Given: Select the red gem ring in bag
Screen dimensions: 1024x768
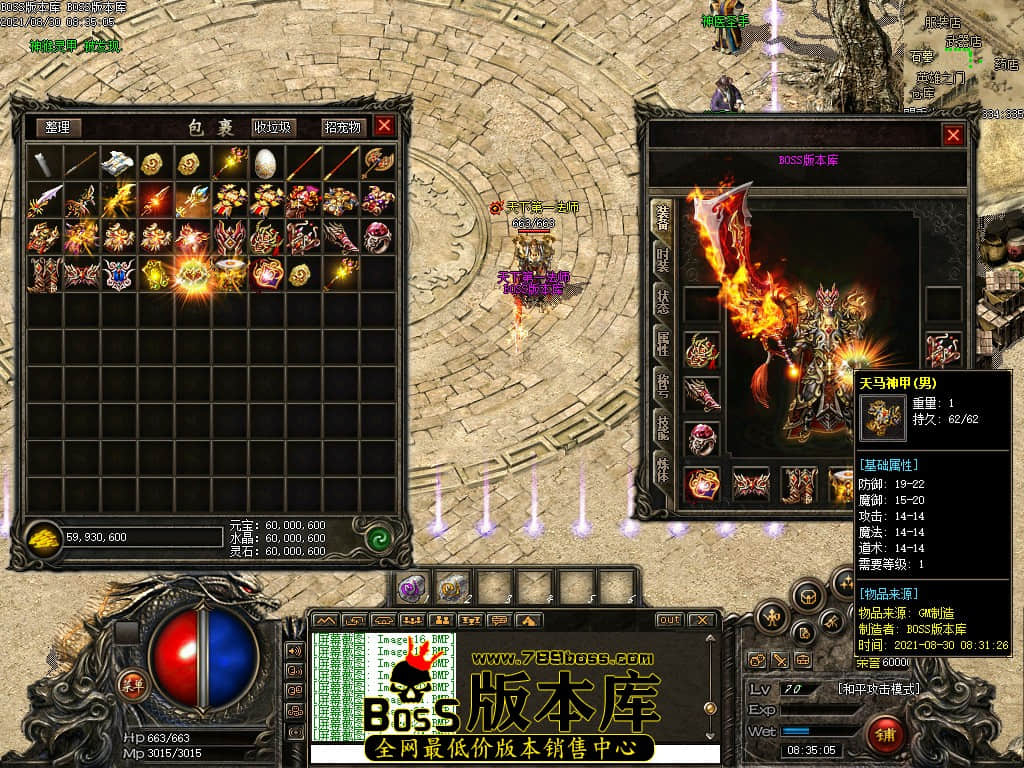Looking at the screenshot, I should pyautogui.click(x=377, y=237).
